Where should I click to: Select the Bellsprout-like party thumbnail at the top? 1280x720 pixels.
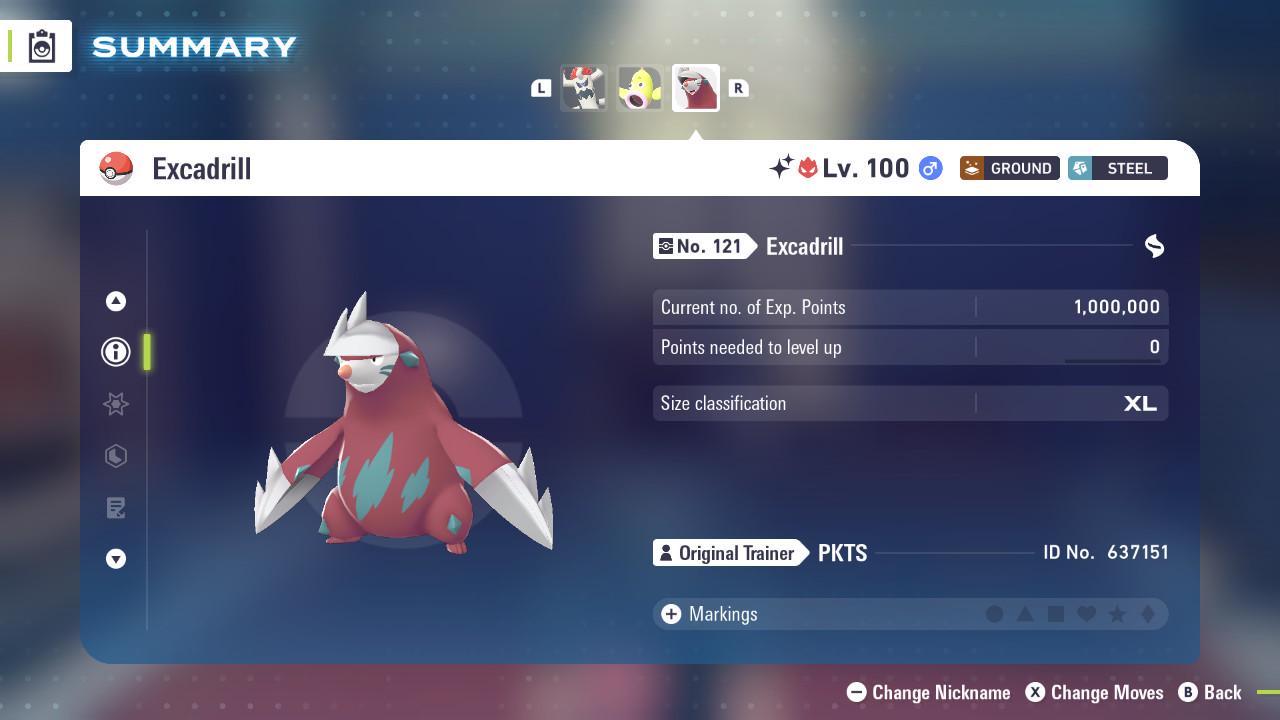pyautogui.click(x=639, y=88)
